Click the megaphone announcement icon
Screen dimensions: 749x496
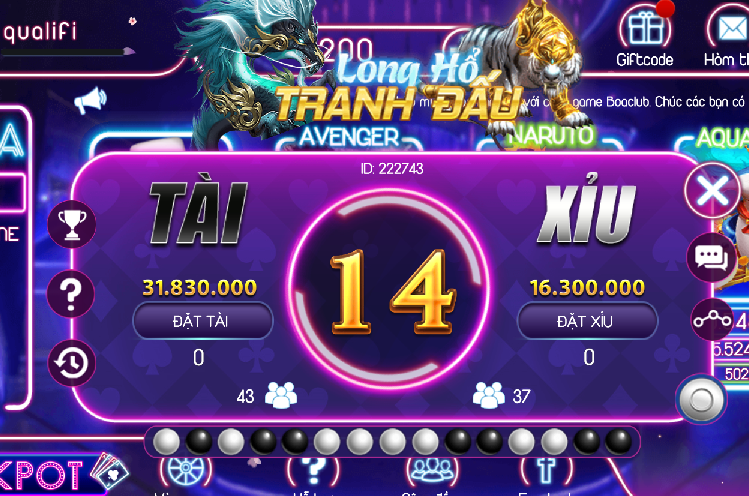[90, 100]
